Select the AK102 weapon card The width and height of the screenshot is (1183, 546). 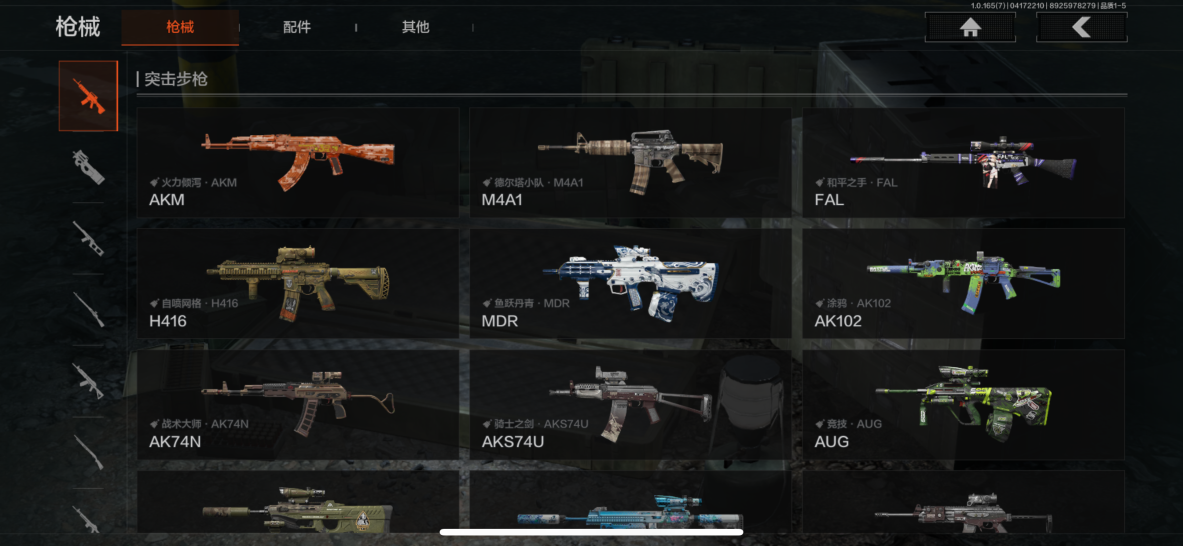click(963, 283)
